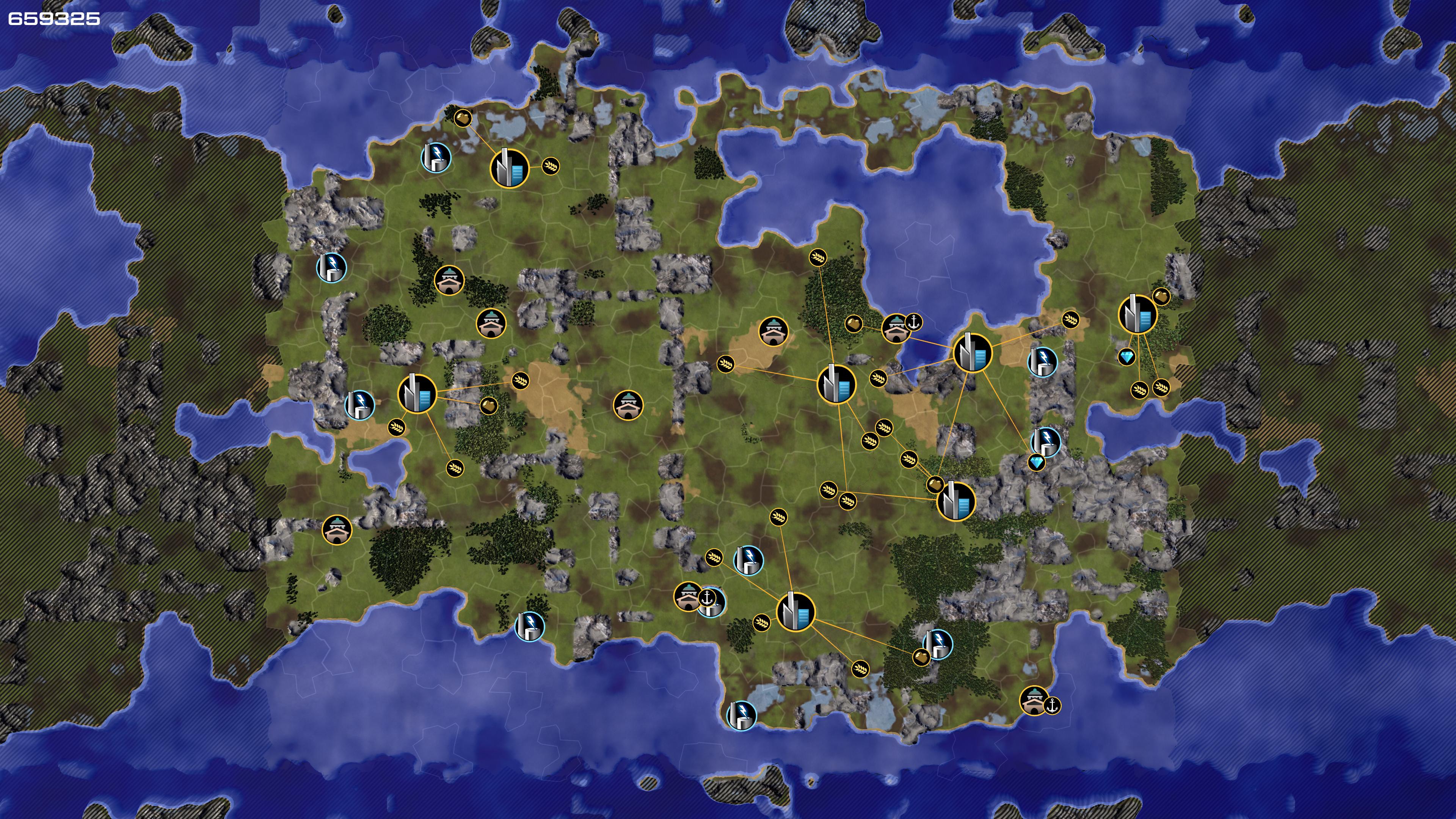Select the city marker adjoining the lake shore
Screen dimensions: 1456x819
pos(972,353)
